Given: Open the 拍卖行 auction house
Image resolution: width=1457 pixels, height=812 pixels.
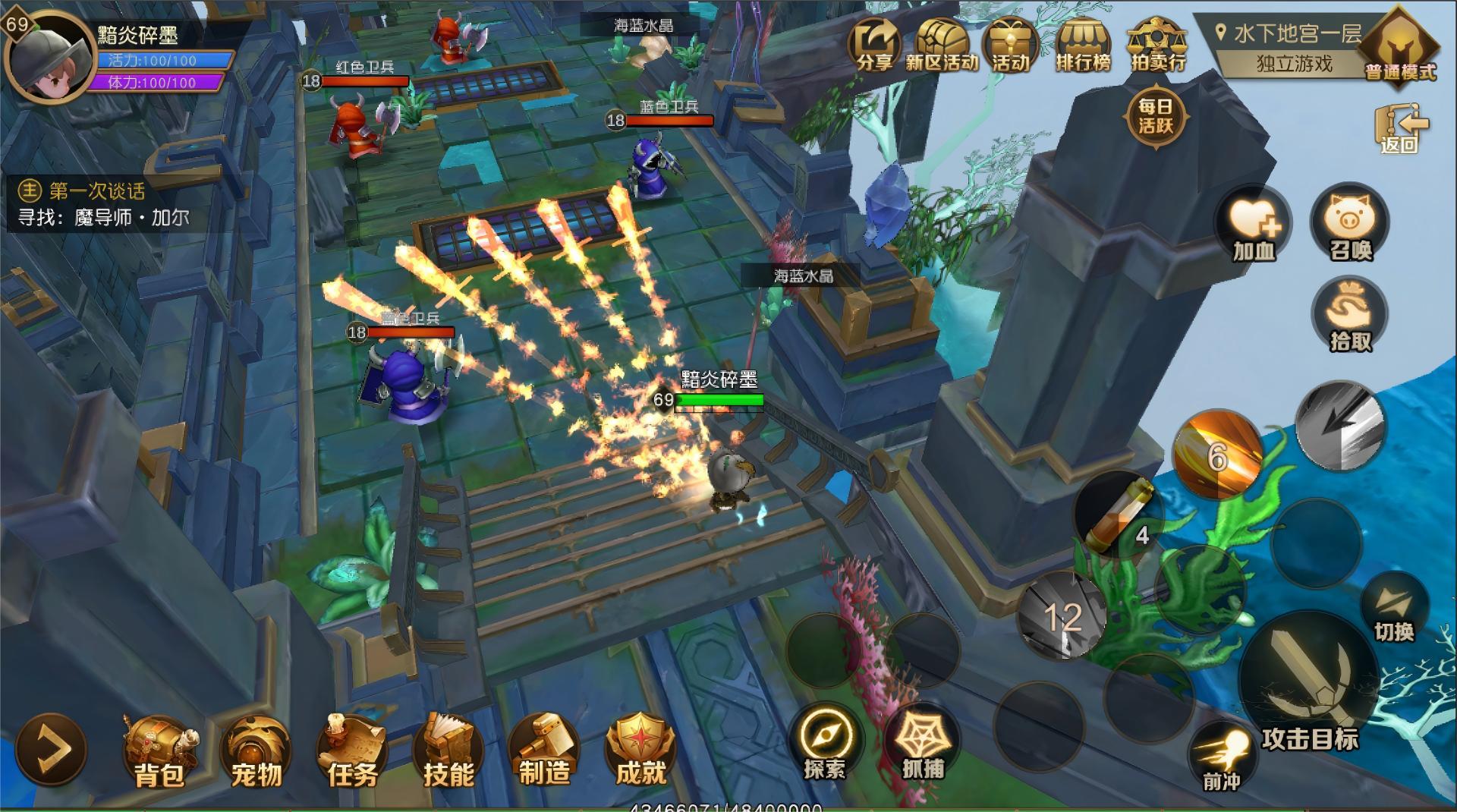Looking at the screenshot, I should [x=1157, y=46].
